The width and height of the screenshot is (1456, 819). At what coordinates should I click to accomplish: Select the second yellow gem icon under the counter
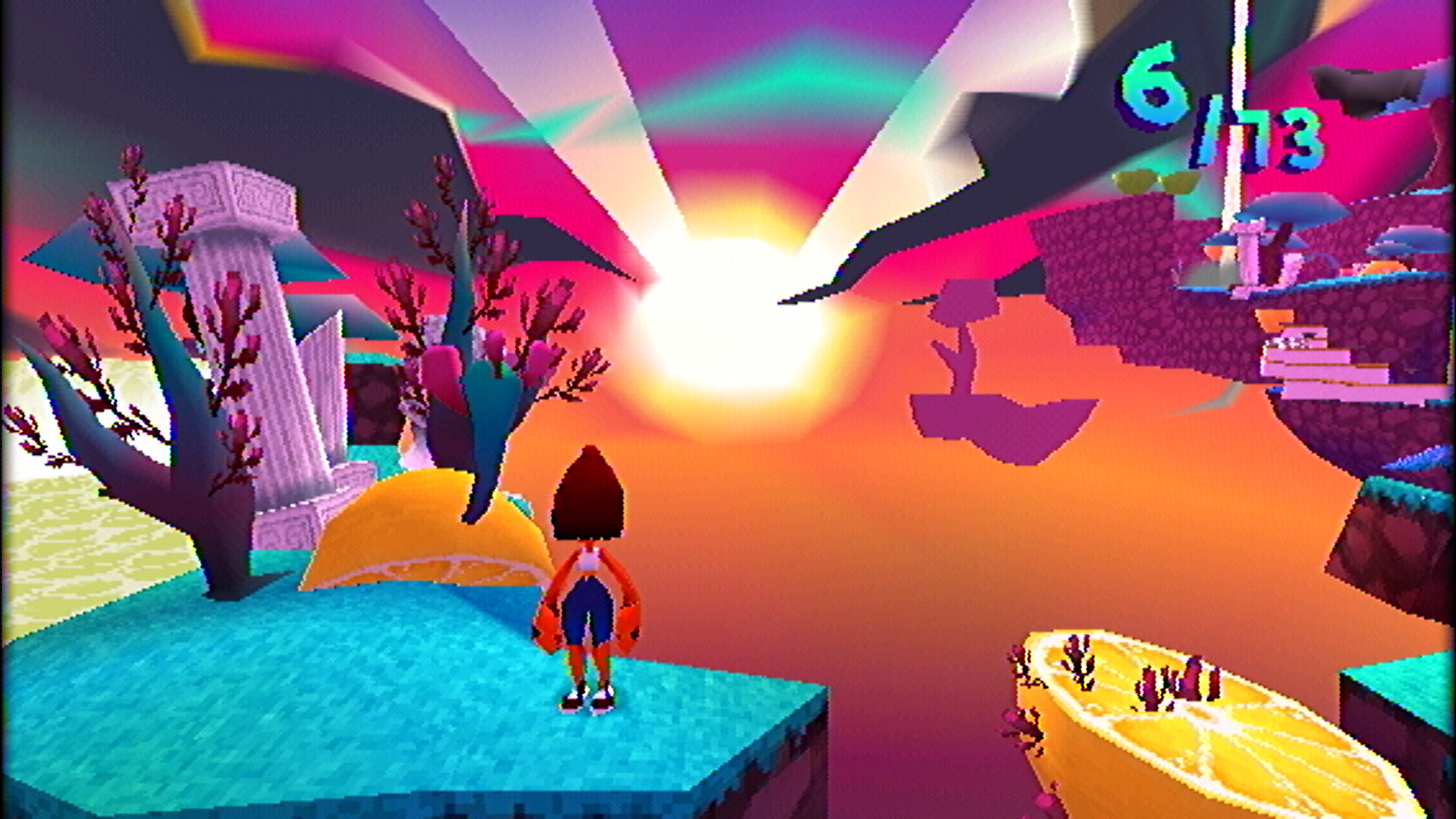point(1178,184)
